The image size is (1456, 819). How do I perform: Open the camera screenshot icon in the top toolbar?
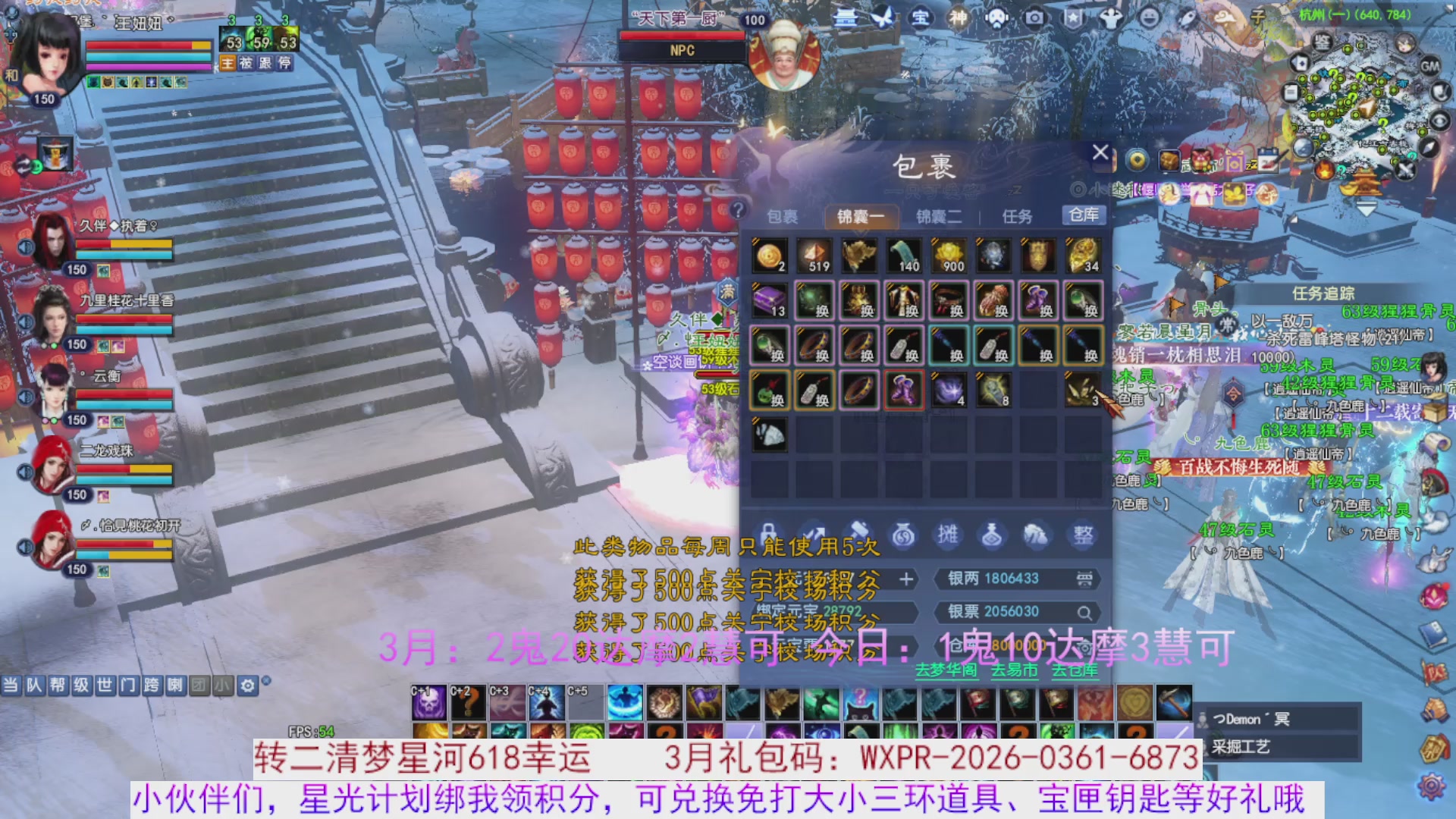pyautogui.click(x=1035, y=17)
